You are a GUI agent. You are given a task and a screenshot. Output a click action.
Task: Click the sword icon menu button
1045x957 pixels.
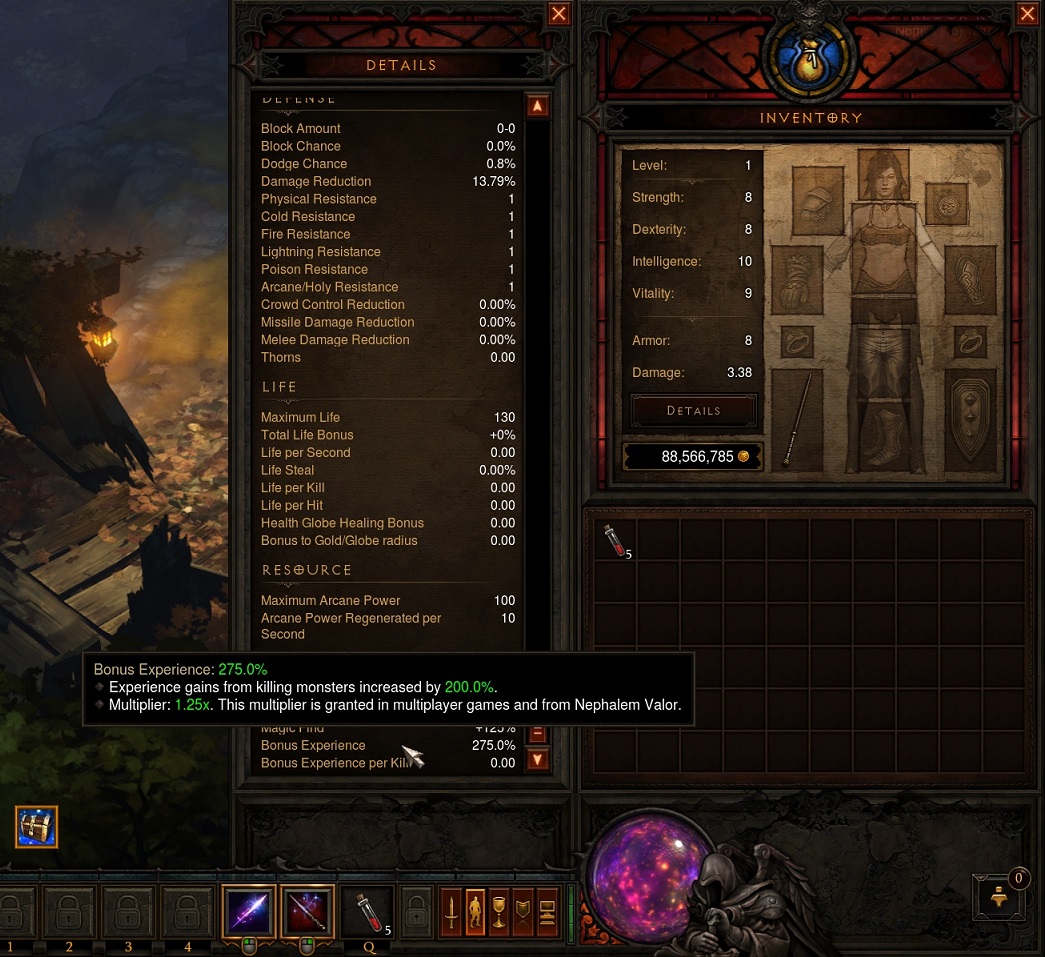point(451,912)
